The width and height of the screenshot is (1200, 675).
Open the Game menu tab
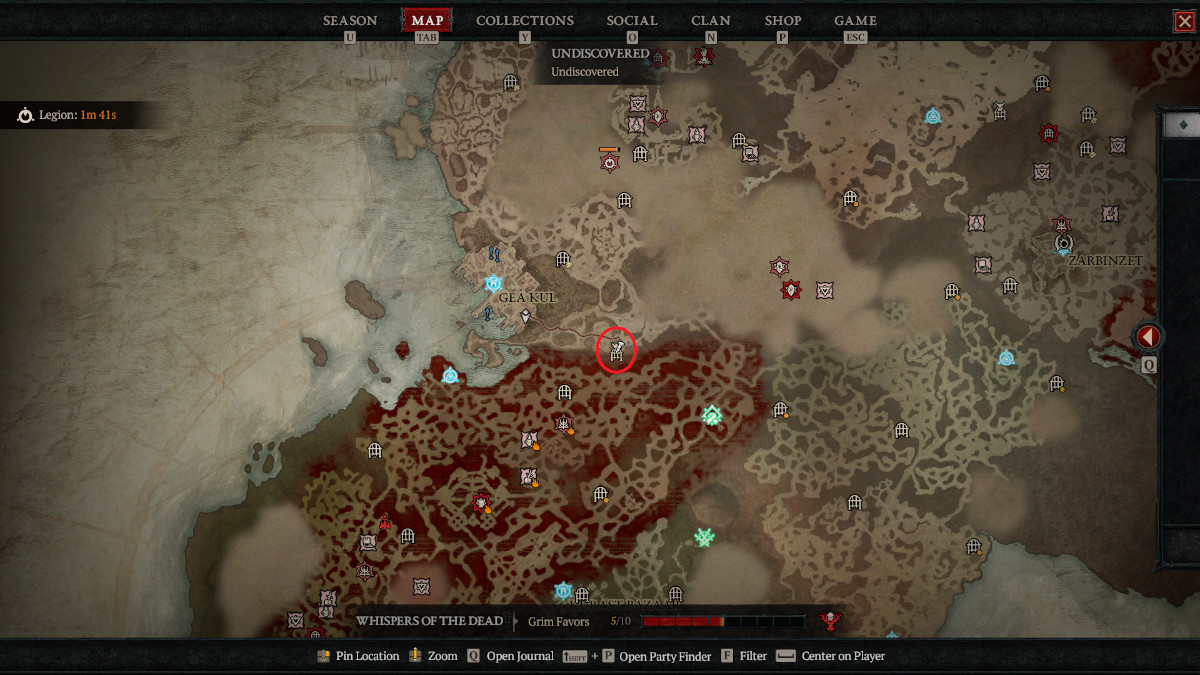tap(855, 20)
